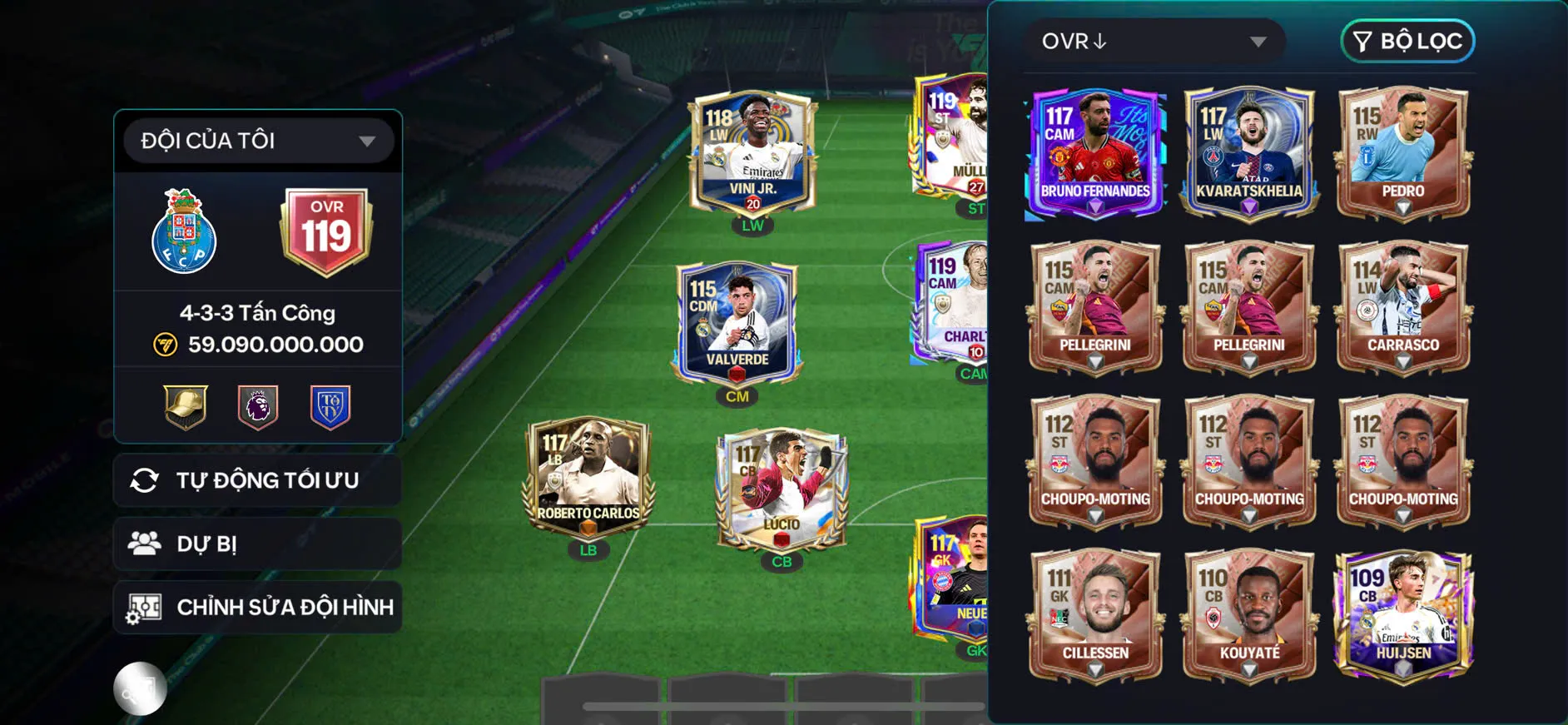This screenshot has width=1568, height=725.
Task: Click the FC Porto club crest
Action: pyautogui.click(x=182, y=234)
